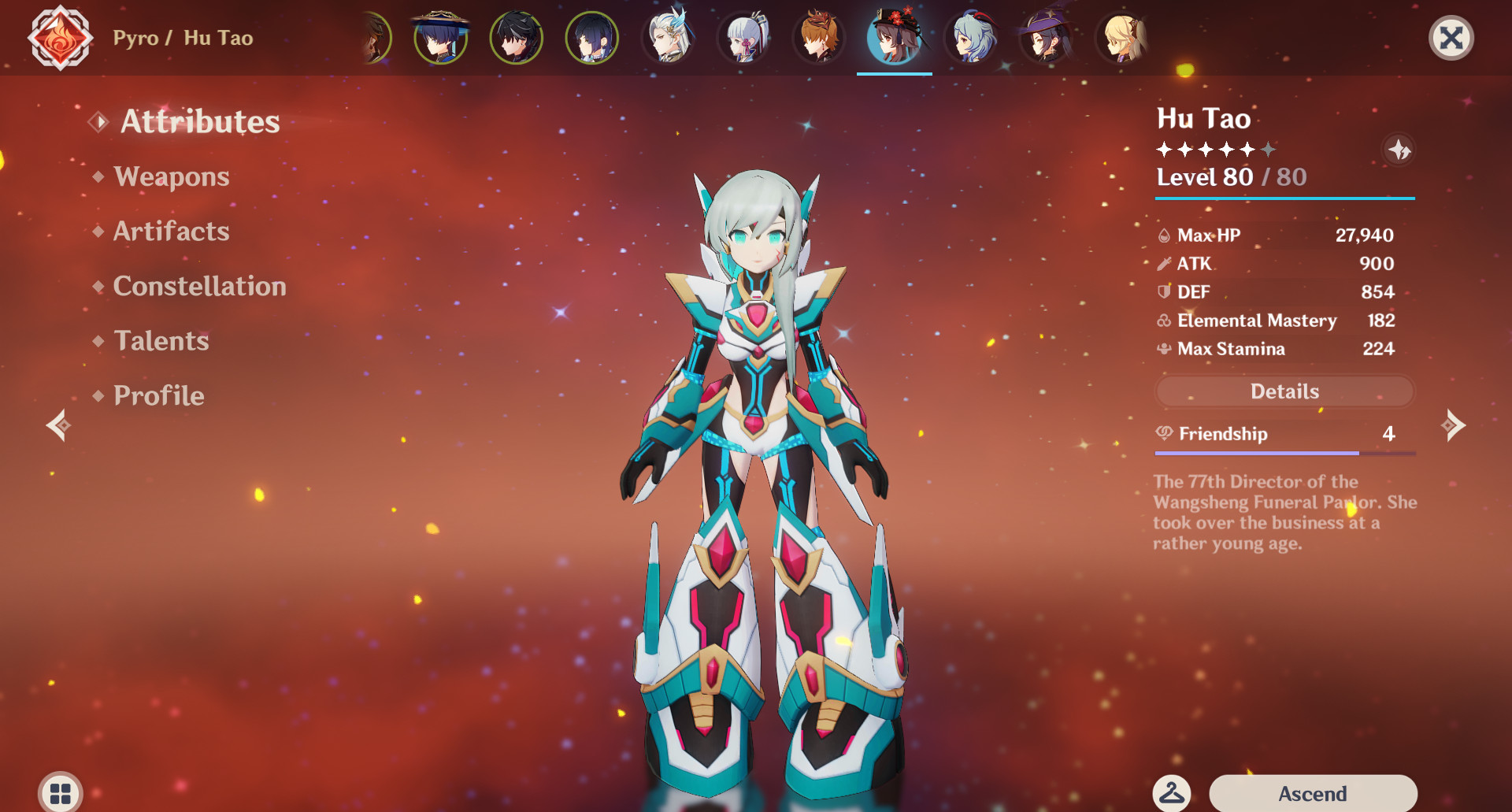Navigate to the next character with right arrow
1512x812 pixels.
1454,426
